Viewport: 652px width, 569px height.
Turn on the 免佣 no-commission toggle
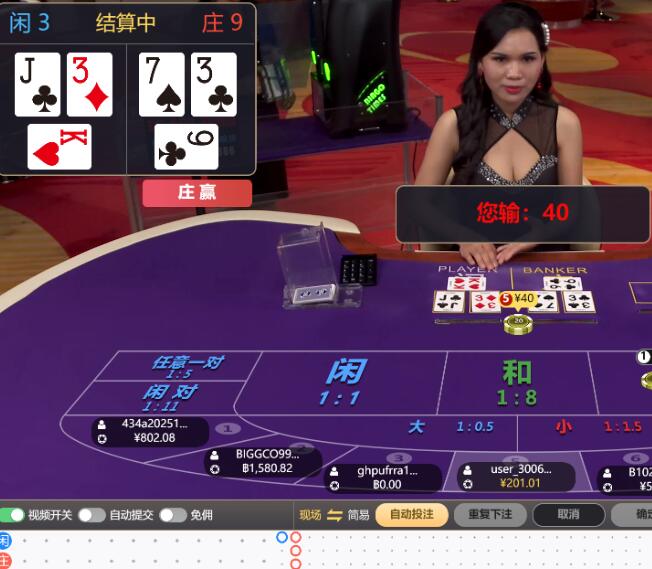coord(173,515)
